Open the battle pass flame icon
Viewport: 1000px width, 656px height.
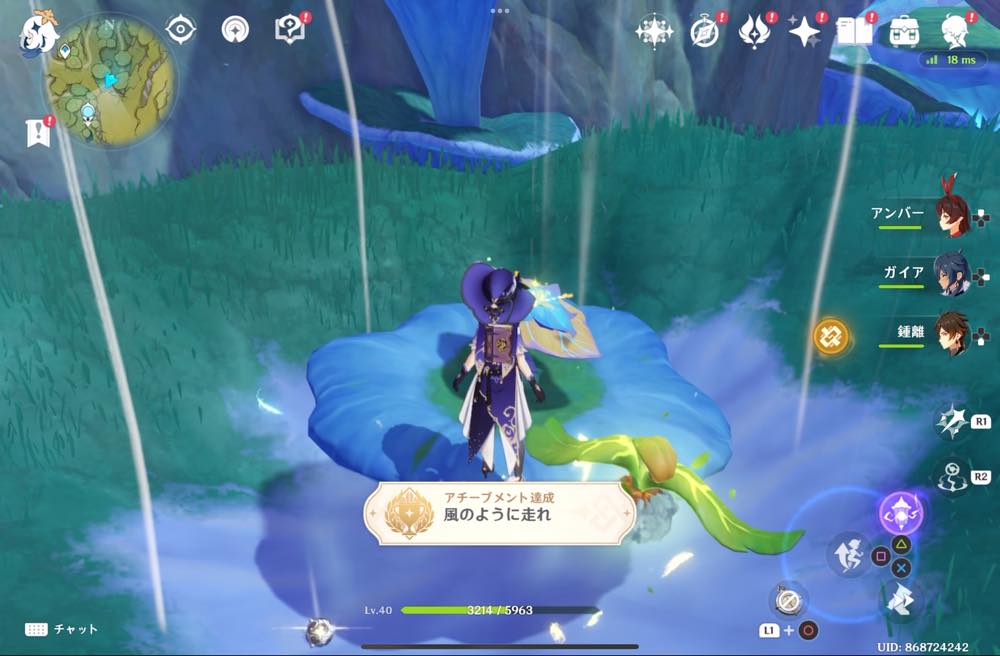click(754, 31)
